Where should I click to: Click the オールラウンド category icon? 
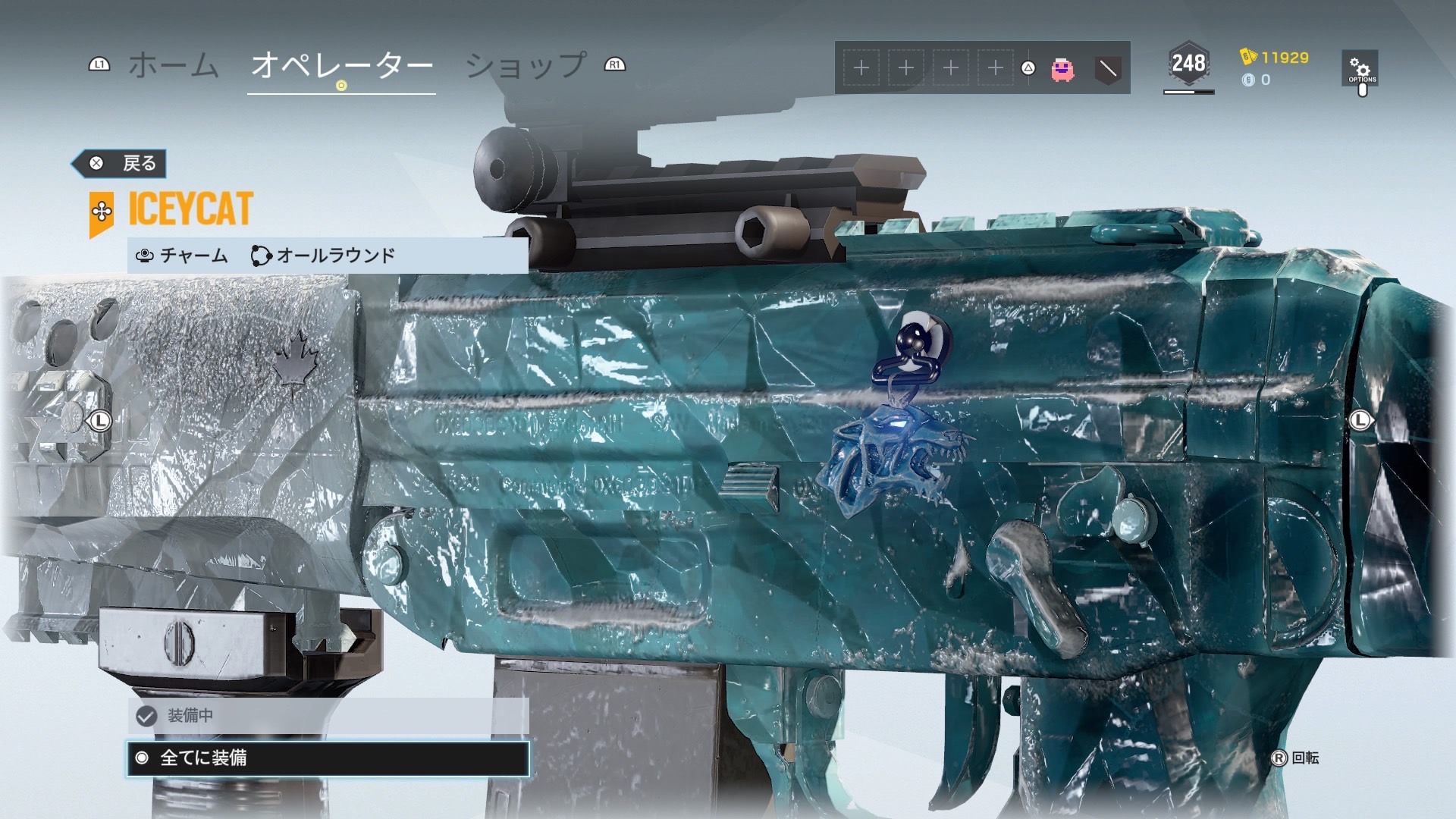point(262,256)
